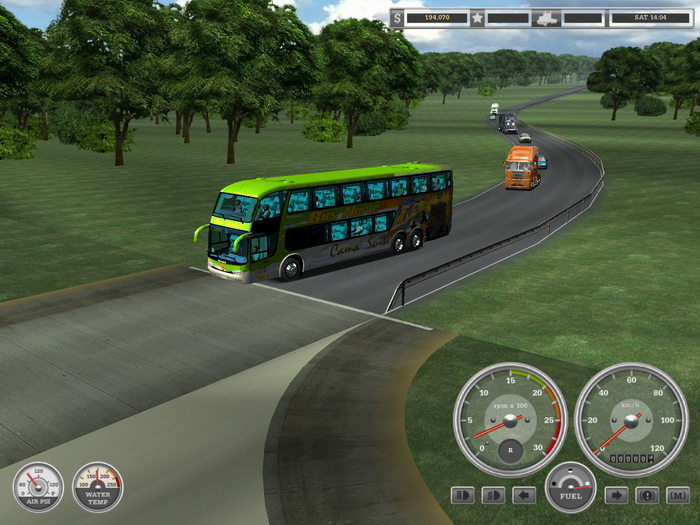
Task: Click the dollar sign money icon
Action: (x=397, y=18)
